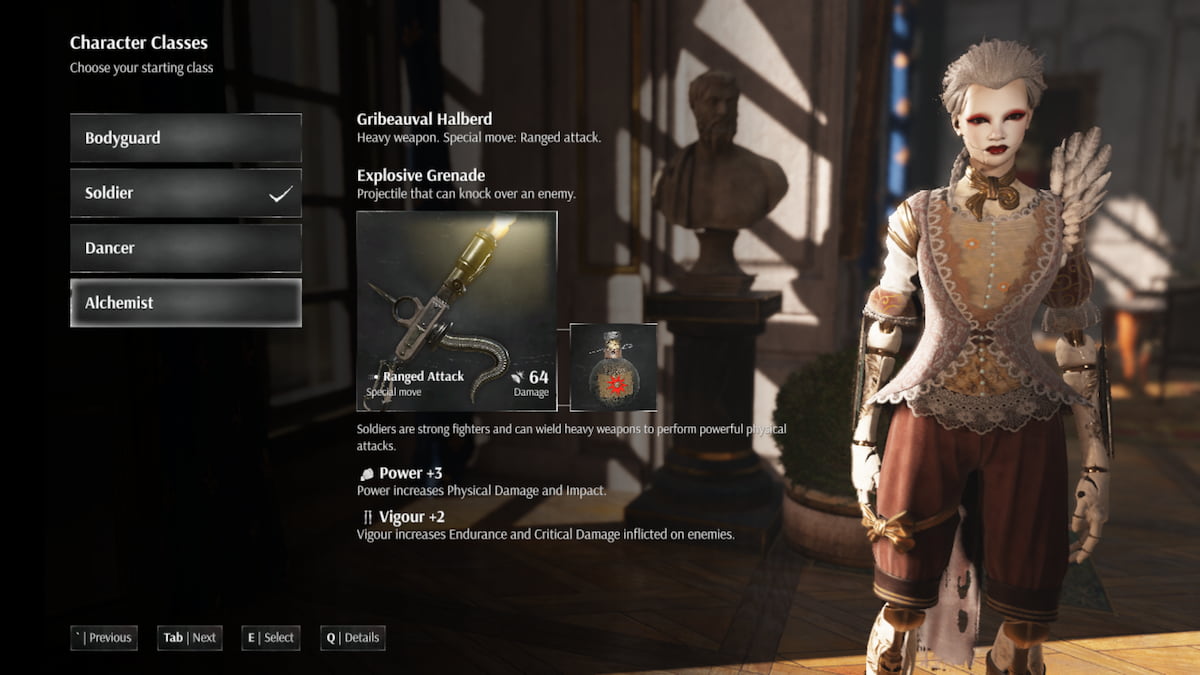1200x675 pixels.
Task: Select the Explosive Grenade item thumbnail
Action: [x=613, y=367]
